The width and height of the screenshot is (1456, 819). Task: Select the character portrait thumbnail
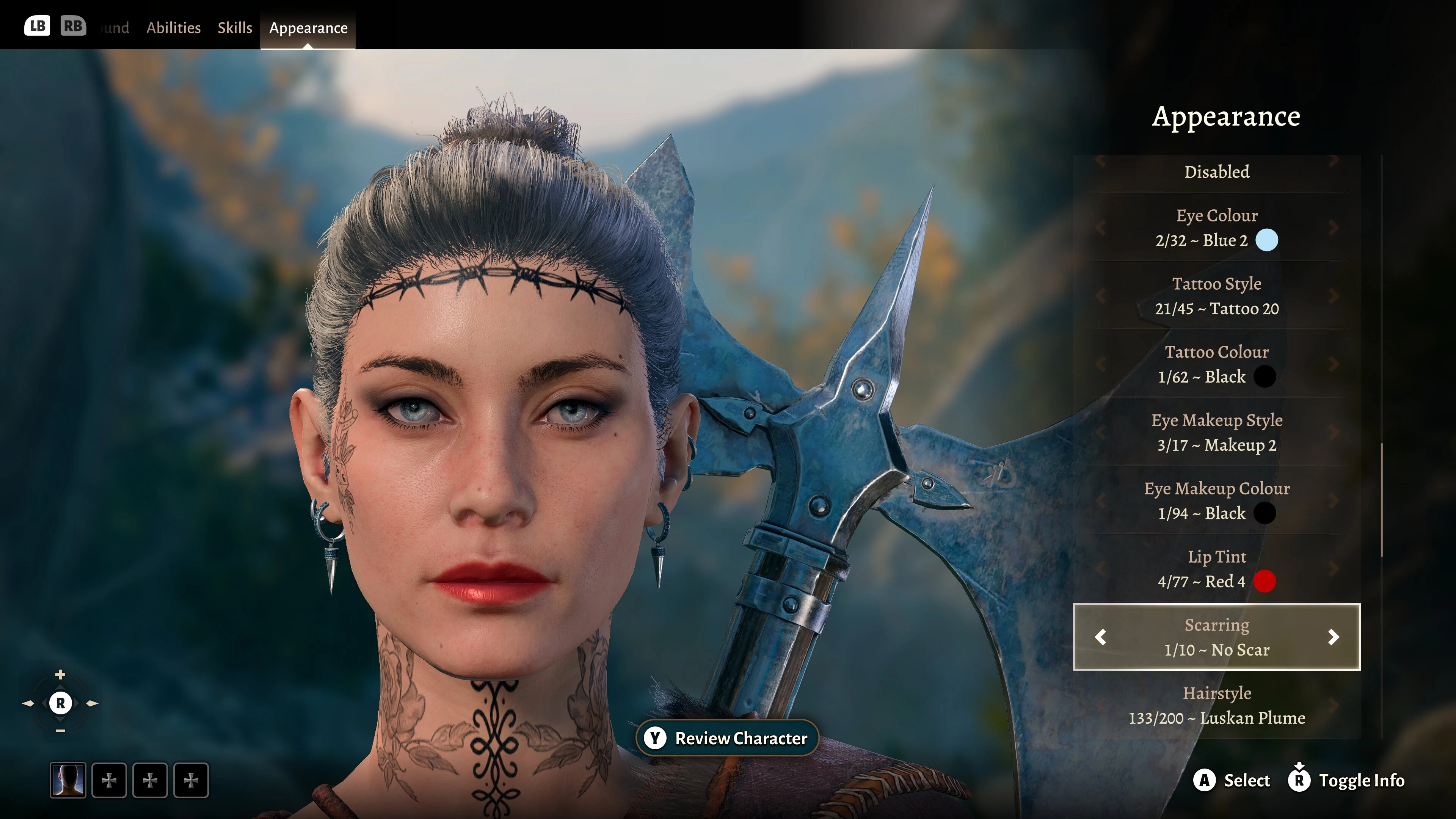68,780
